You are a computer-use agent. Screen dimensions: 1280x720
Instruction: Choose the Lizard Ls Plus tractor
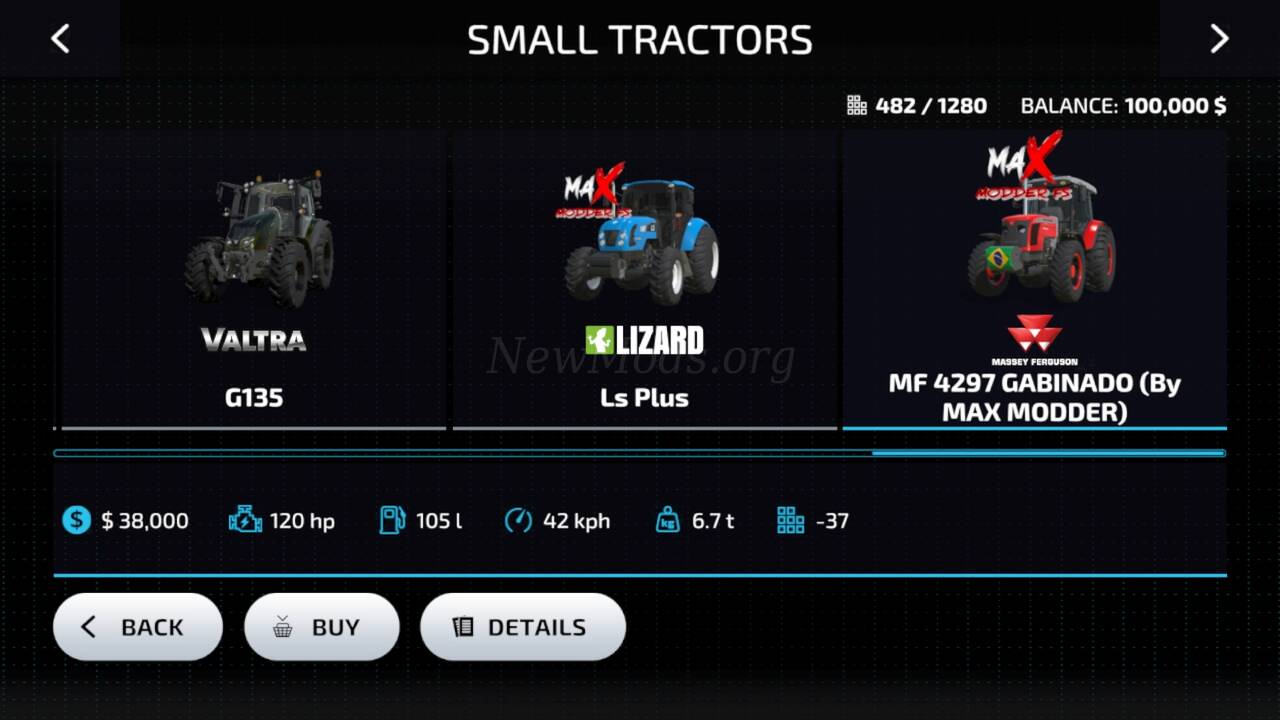click(644, 280)
